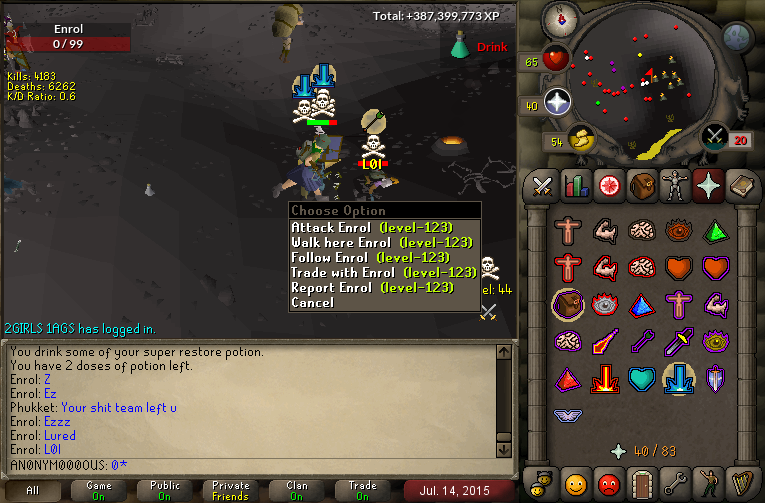Cancel the Choose Option menu
This screenshot has width=765, height=503.
click(312, 302)
